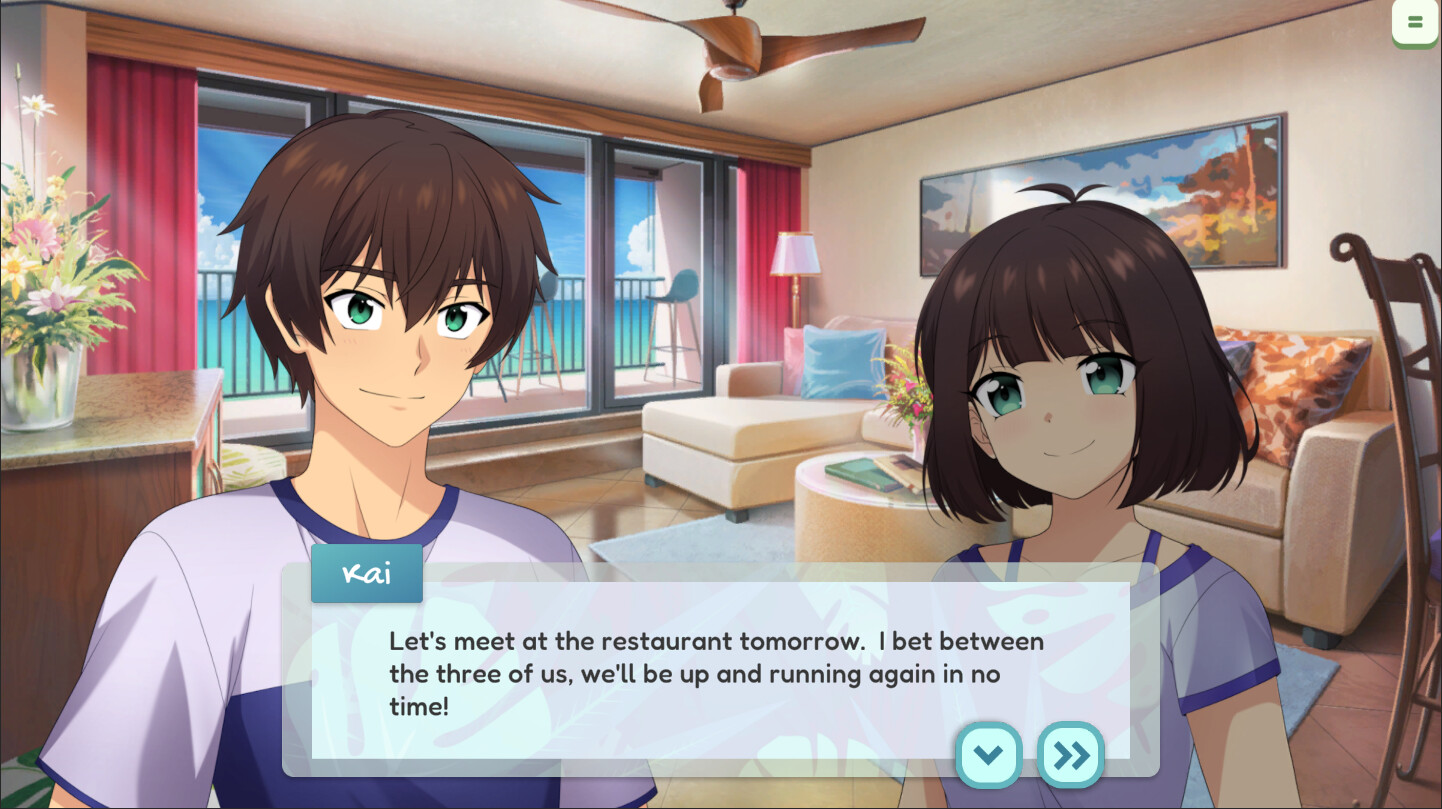Click the Kai nameplate on the dialogue box
The height and width of the screenshot is (809, 1442).
pyautogui.click(x=366, y=574)
